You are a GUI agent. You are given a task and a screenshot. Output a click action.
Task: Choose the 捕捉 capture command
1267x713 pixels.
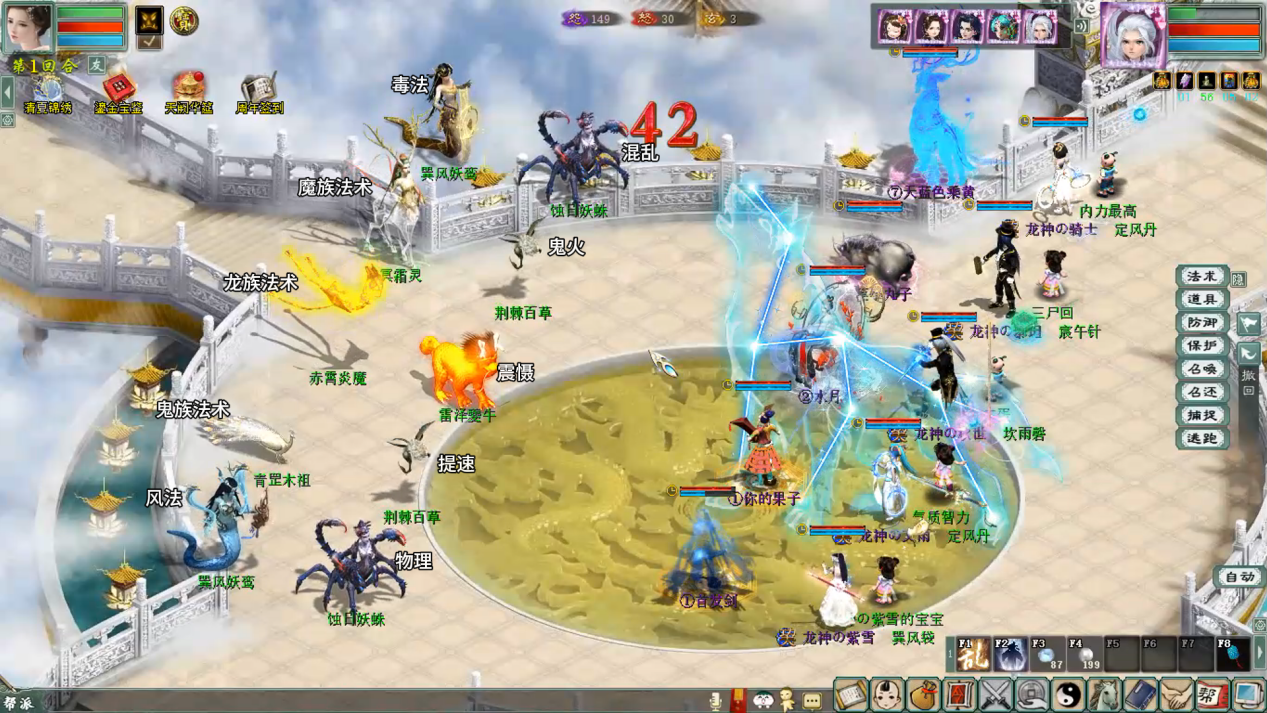point(1201,415)
